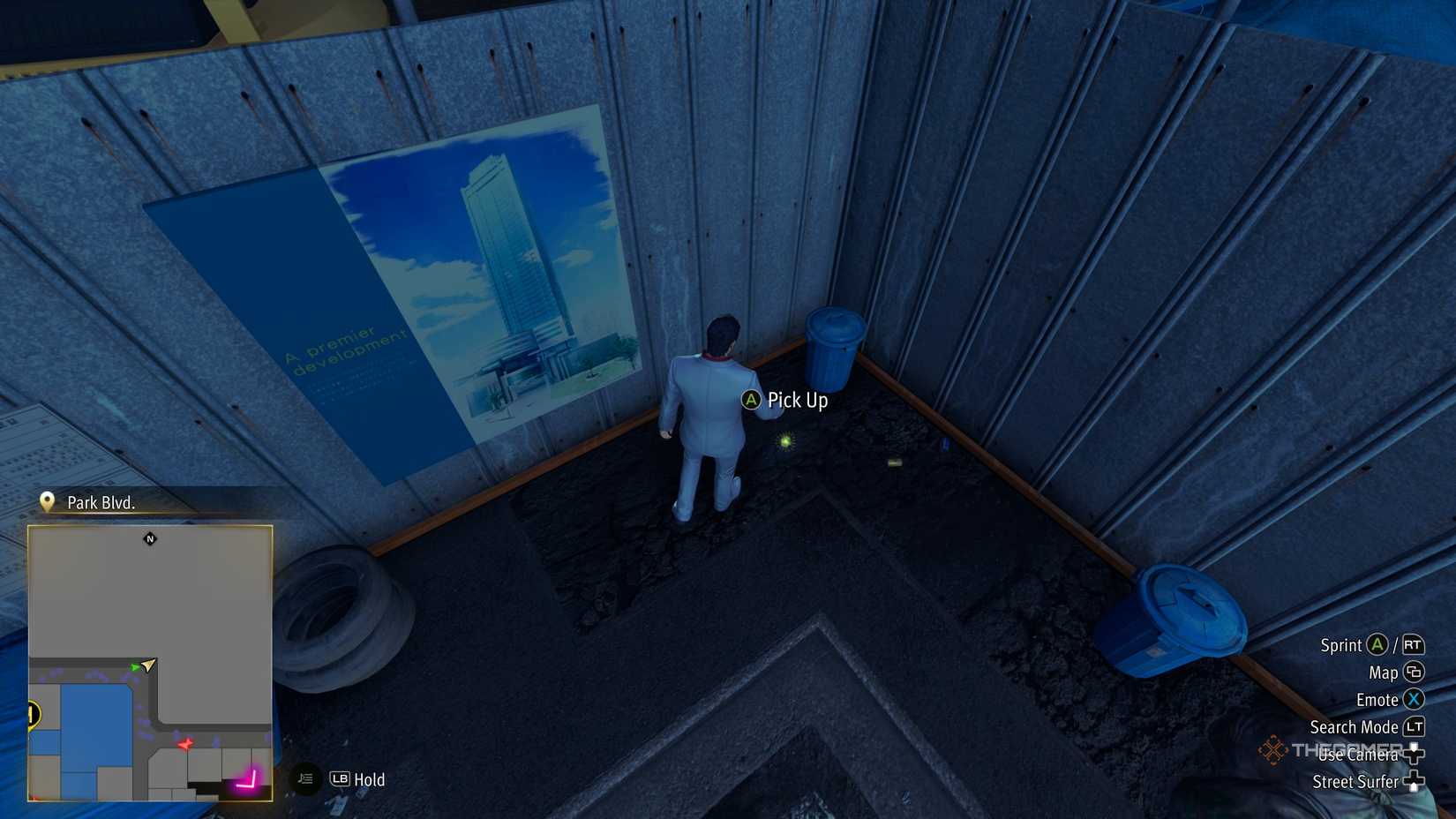This screenshot has height=819, width=1456.
Task: Open the Map via its back-button icon
Action: tap(1415, 673)
